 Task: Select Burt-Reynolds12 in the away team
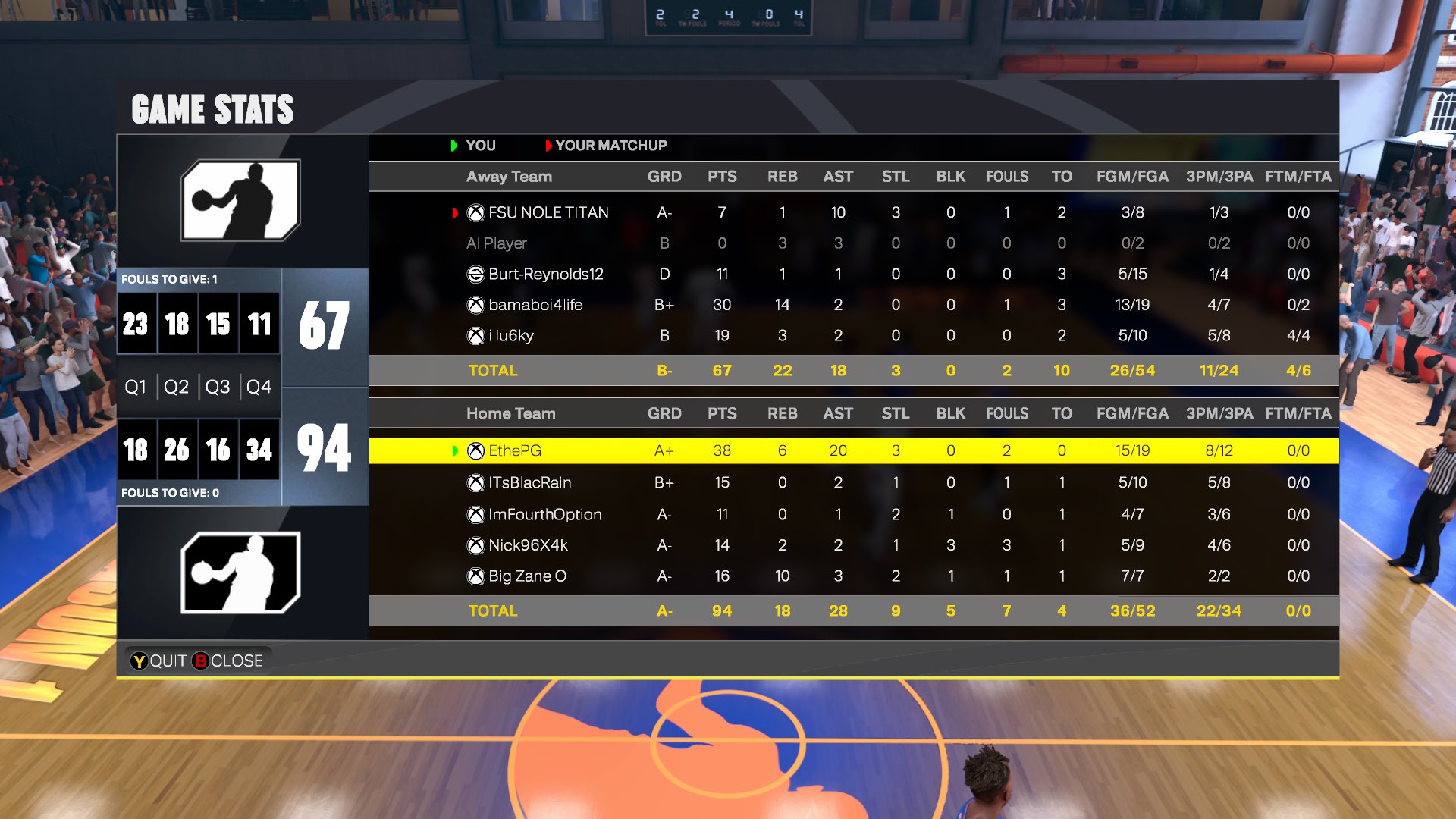tap(545, 274)
